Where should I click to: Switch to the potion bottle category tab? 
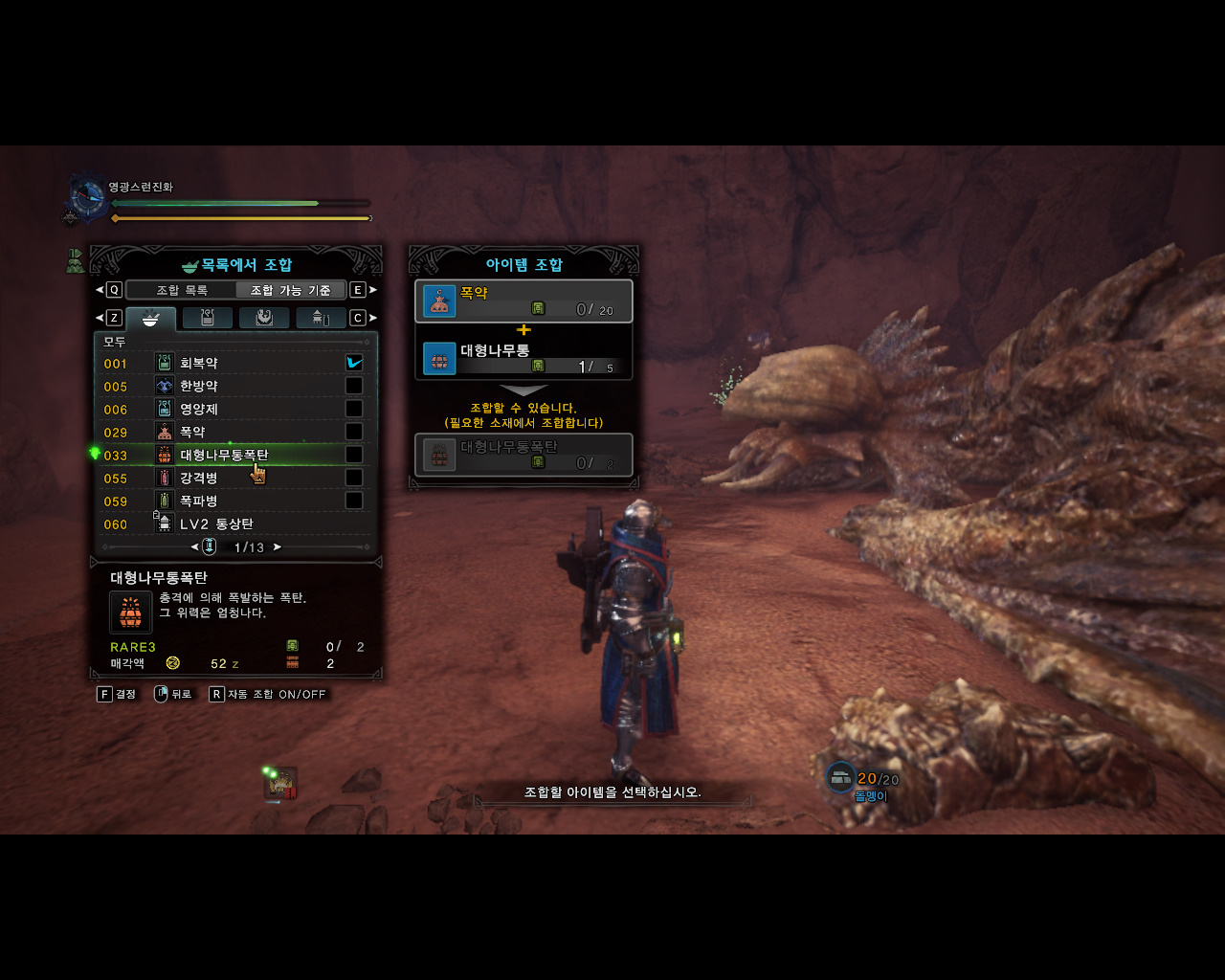[207, 318]
